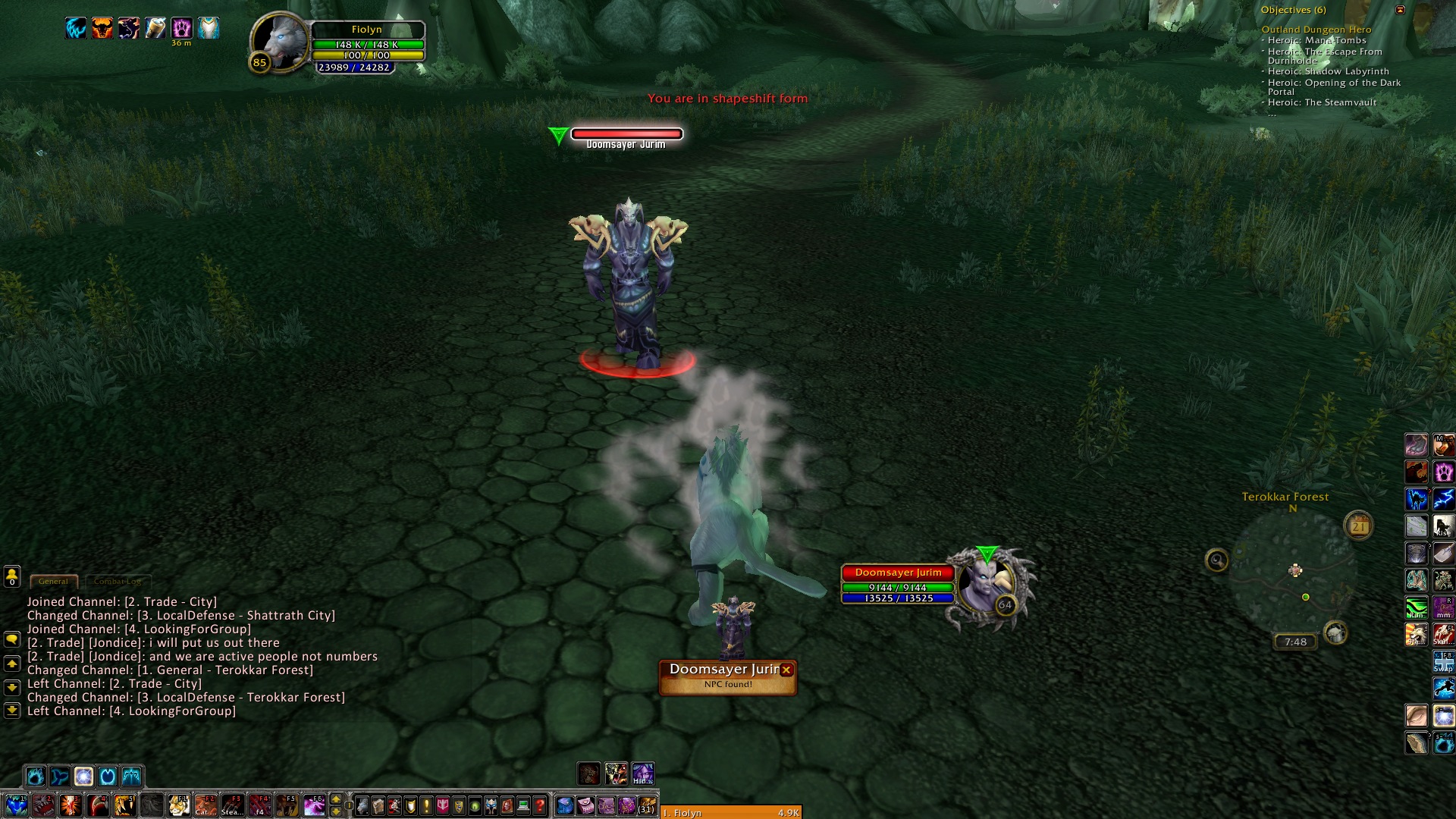
Task: Use the Cat macro button labeled F2
Action: [x=205, y=805]
